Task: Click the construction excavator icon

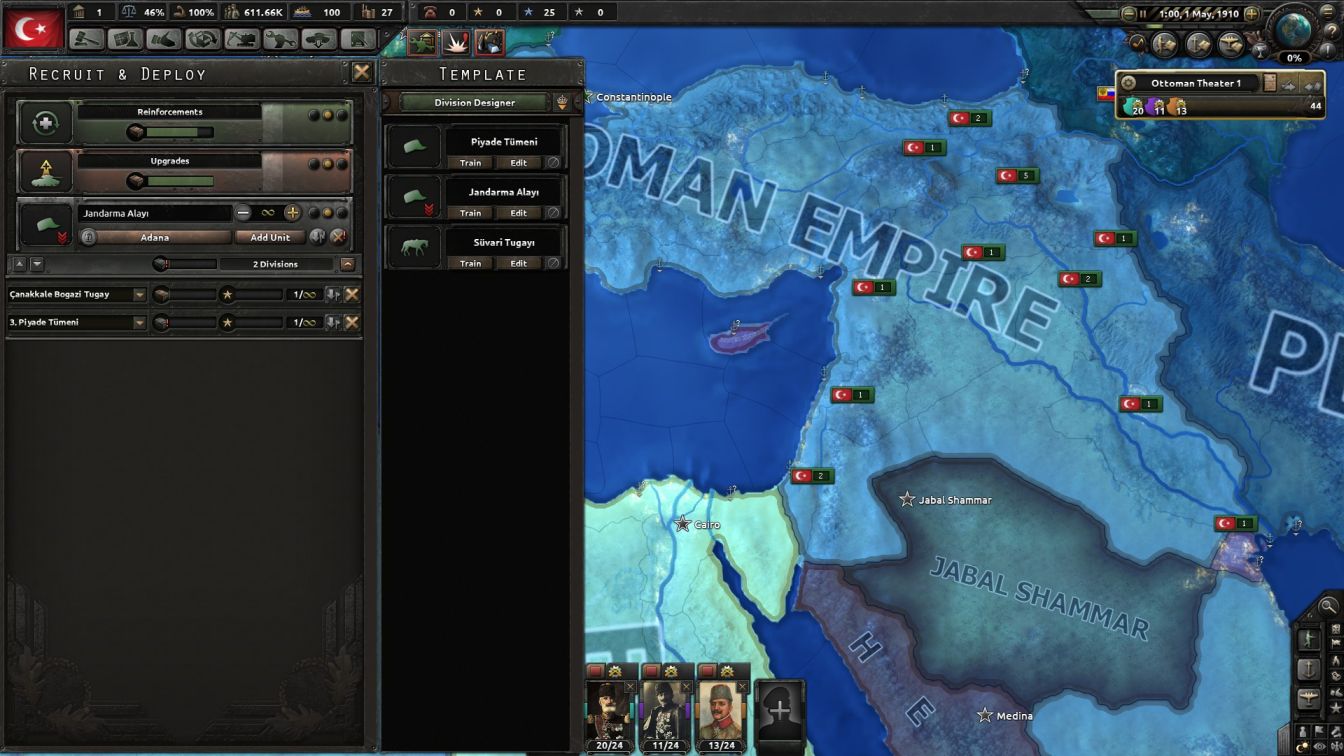Action: point(240,38)
